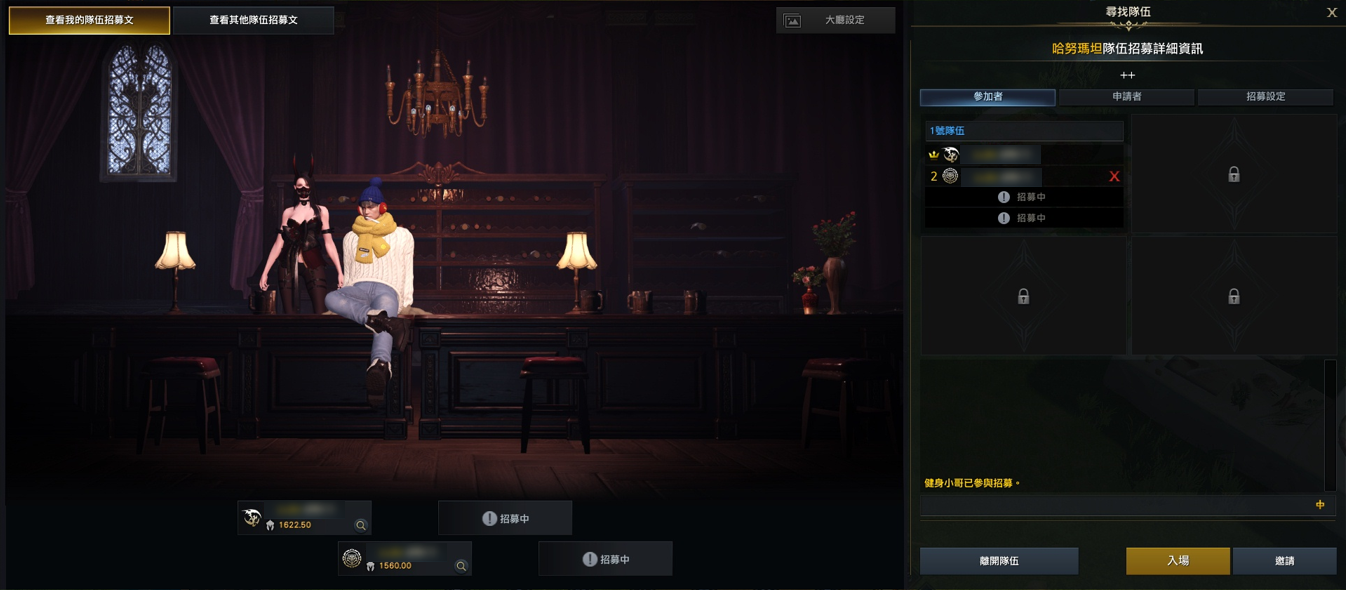The height and width of the screenshot is (590, 1346).
Task: Select the 1號隊伍 header
Action: [1022, 131]
